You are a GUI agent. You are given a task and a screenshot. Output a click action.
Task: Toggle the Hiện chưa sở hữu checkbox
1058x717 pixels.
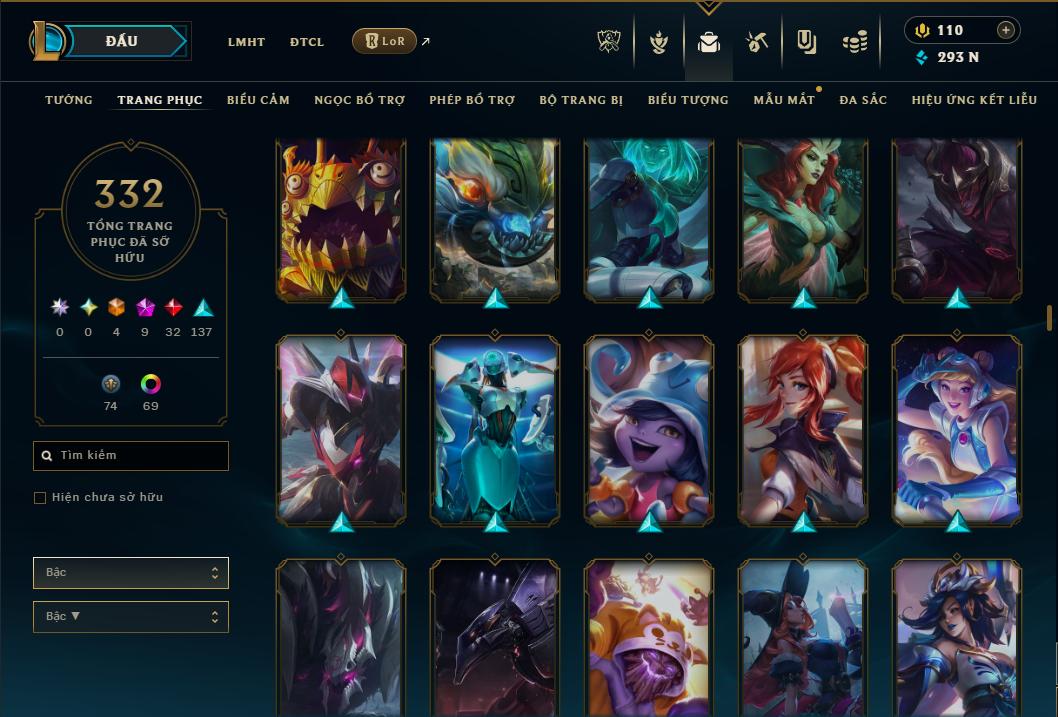tap(40, 498)
